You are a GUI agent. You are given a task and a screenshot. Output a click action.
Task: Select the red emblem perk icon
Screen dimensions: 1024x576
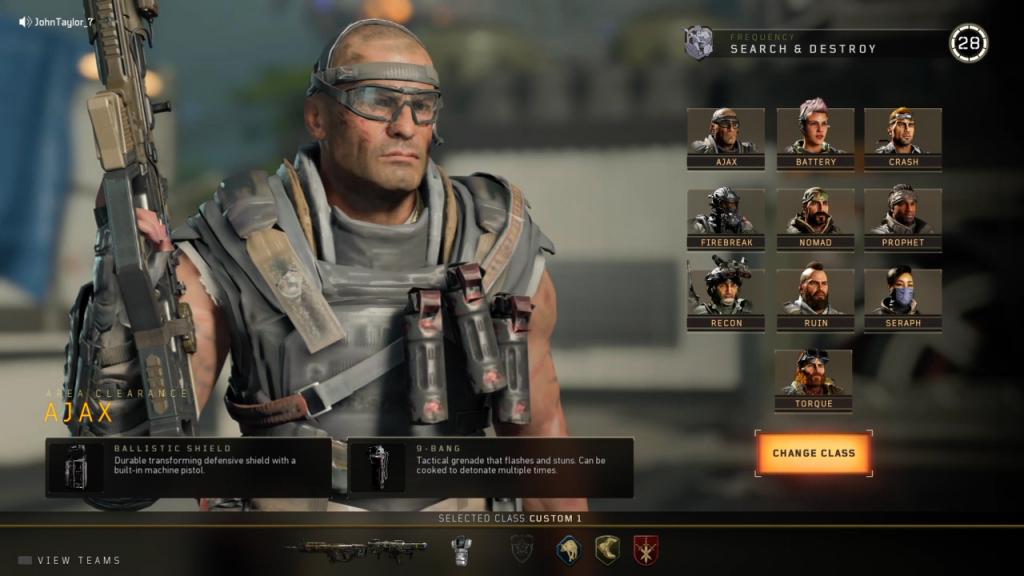pyautogui.click(x=645, y=549)
